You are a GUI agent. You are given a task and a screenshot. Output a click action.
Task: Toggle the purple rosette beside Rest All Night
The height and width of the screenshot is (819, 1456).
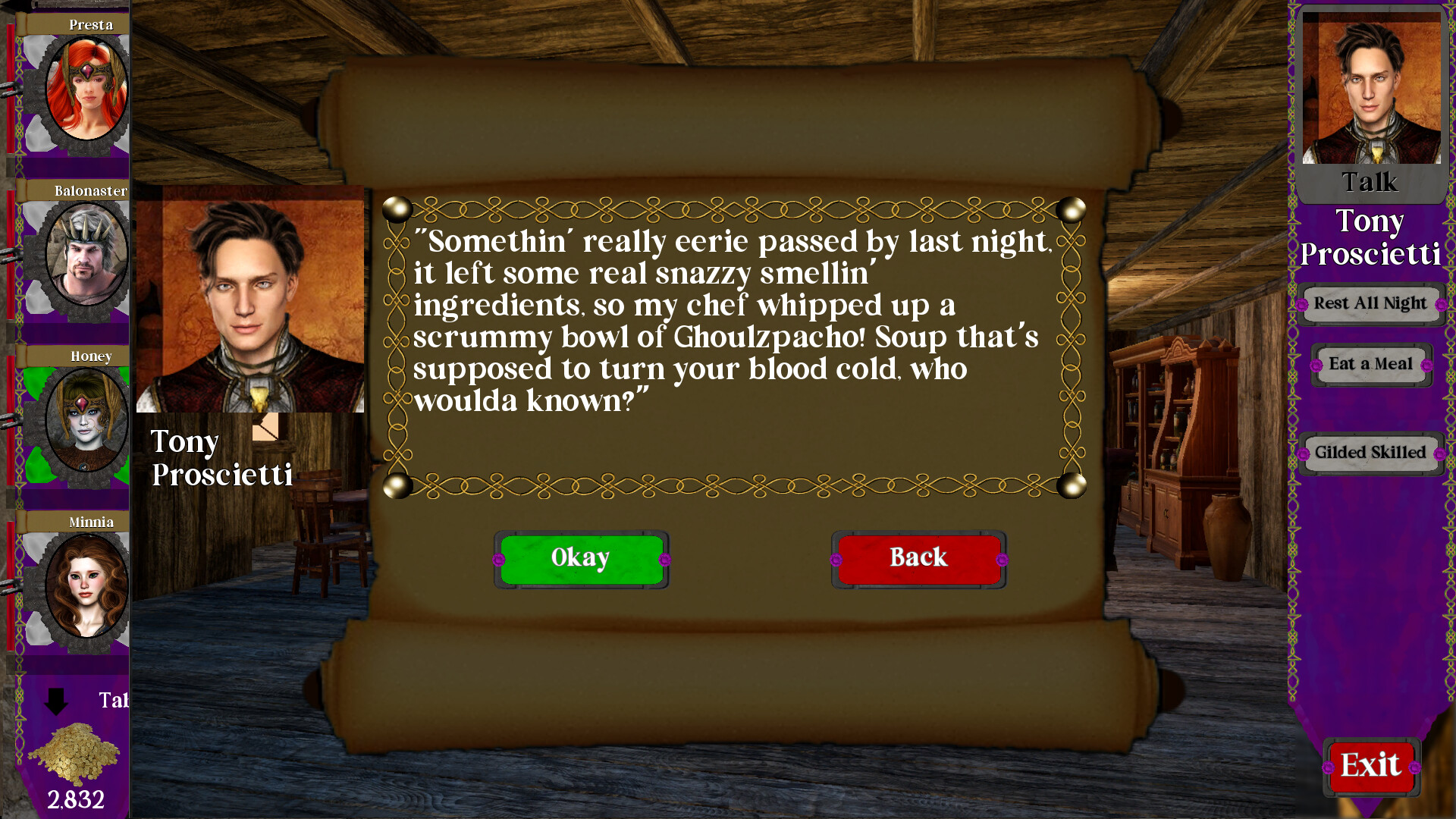[1303, 305]
